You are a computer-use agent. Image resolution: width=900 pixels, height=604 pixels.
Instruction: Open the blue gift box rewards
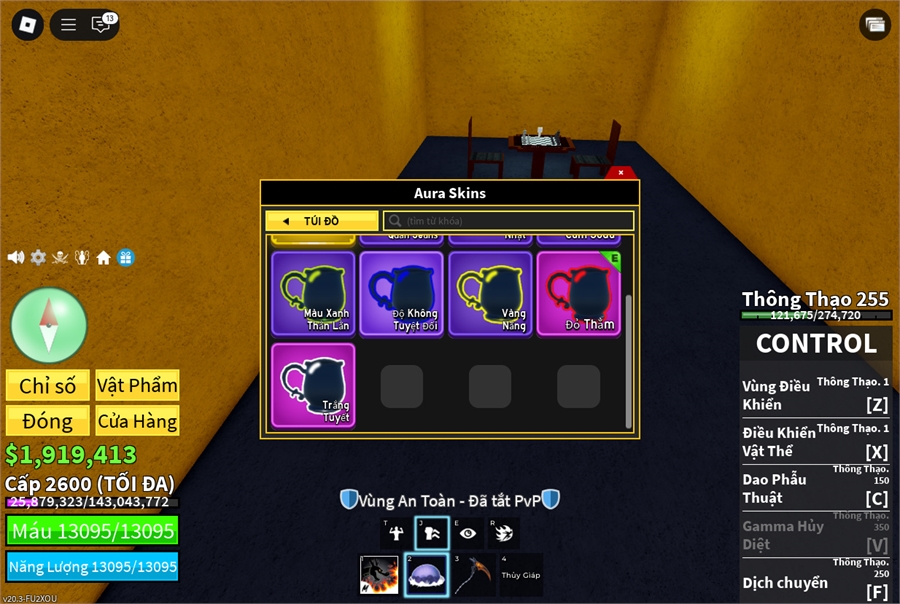click(x=125, y=258)
